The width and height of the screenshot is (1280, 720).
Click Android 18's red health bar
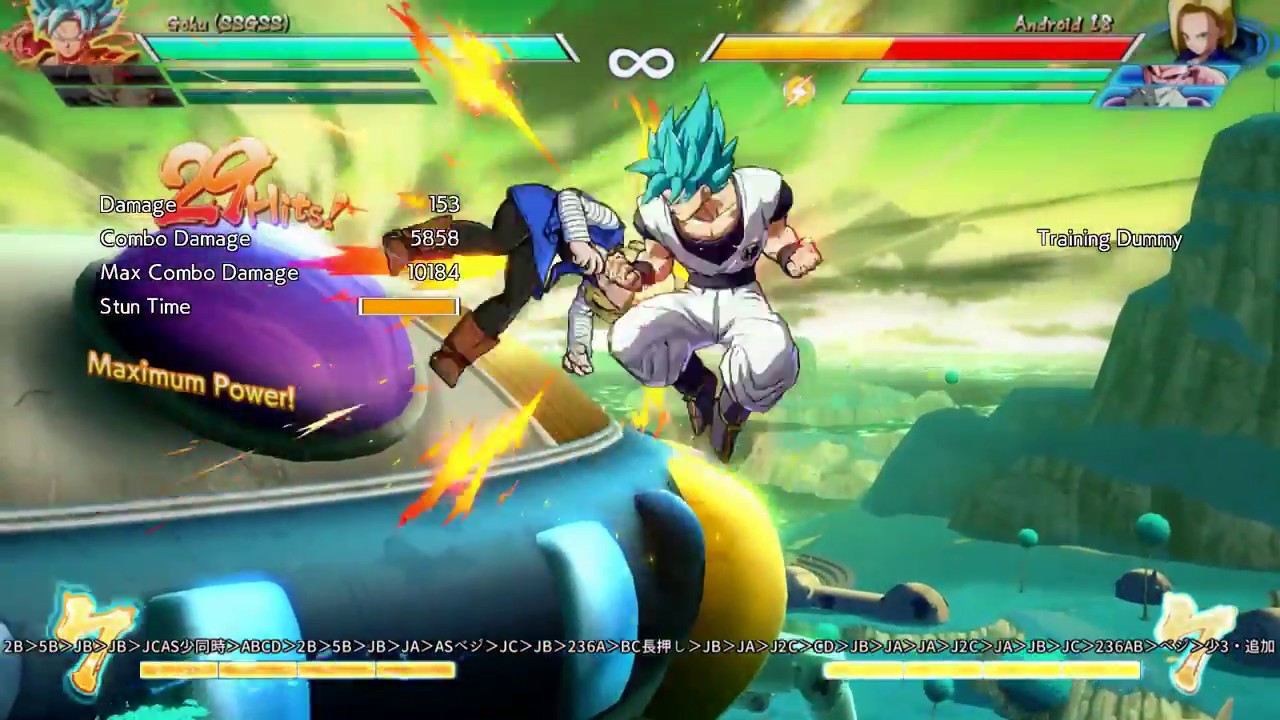pos(1010,44)
